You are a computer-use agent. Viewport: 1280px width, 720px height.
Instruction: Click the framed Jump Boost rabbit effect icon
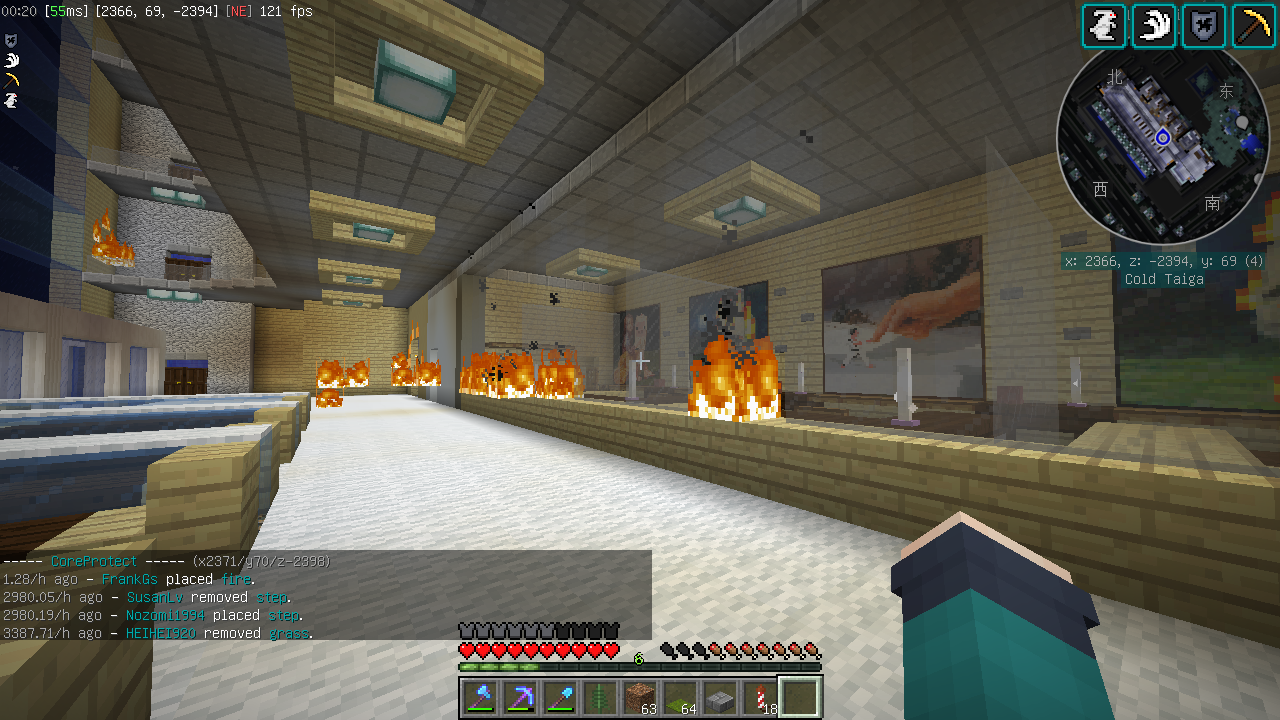click(x=1104, y=26)
